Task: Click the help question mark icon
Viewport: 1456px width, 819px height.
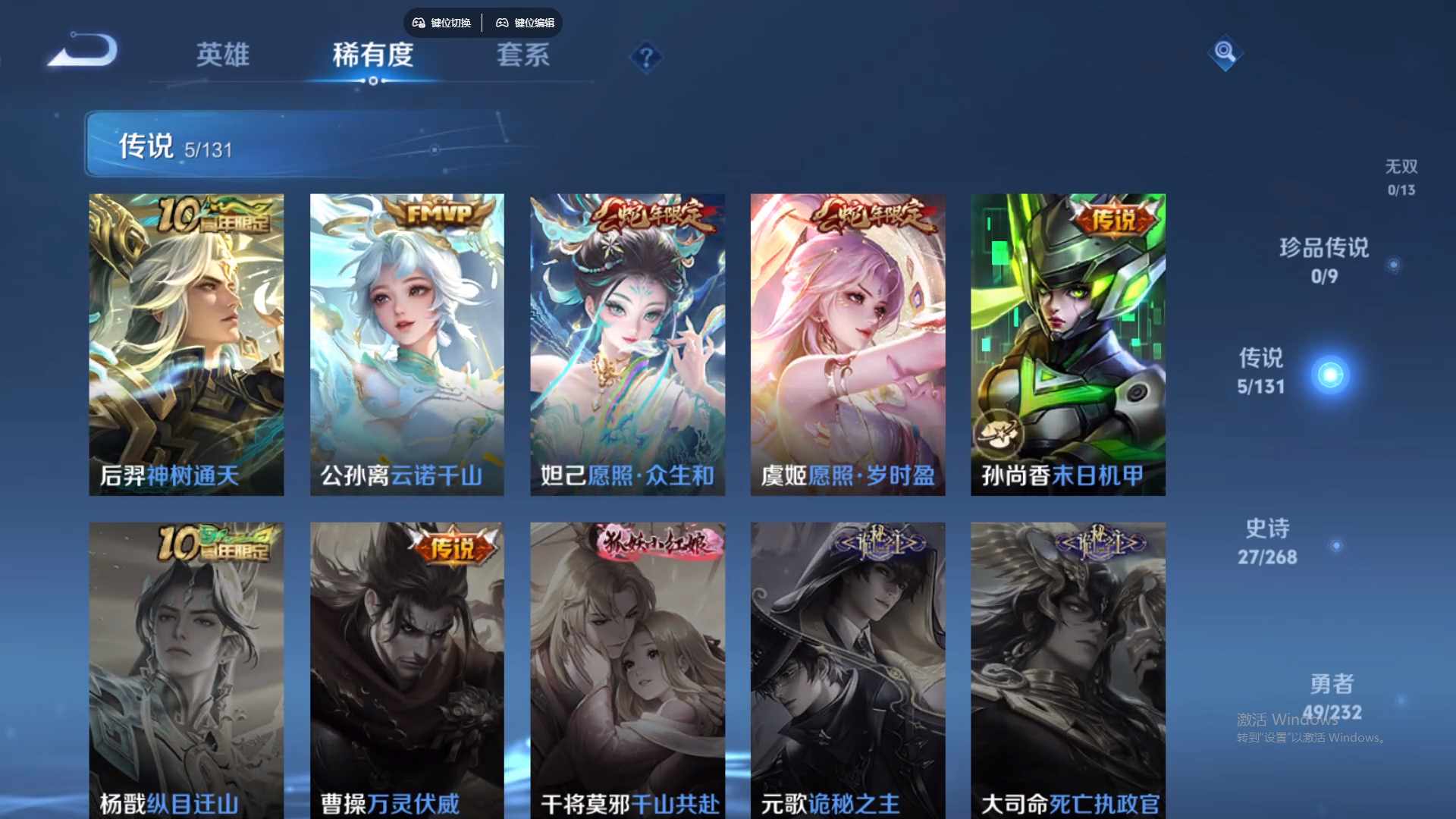Action: (x=645, y=58)
